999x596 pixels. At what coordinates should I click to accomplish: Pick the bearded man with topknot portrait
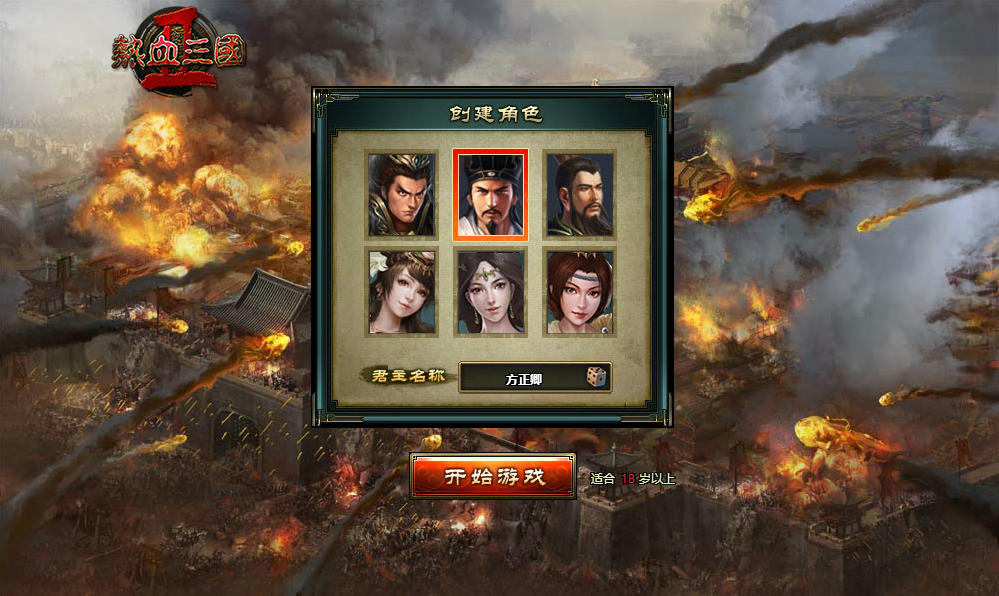(579, 194)
